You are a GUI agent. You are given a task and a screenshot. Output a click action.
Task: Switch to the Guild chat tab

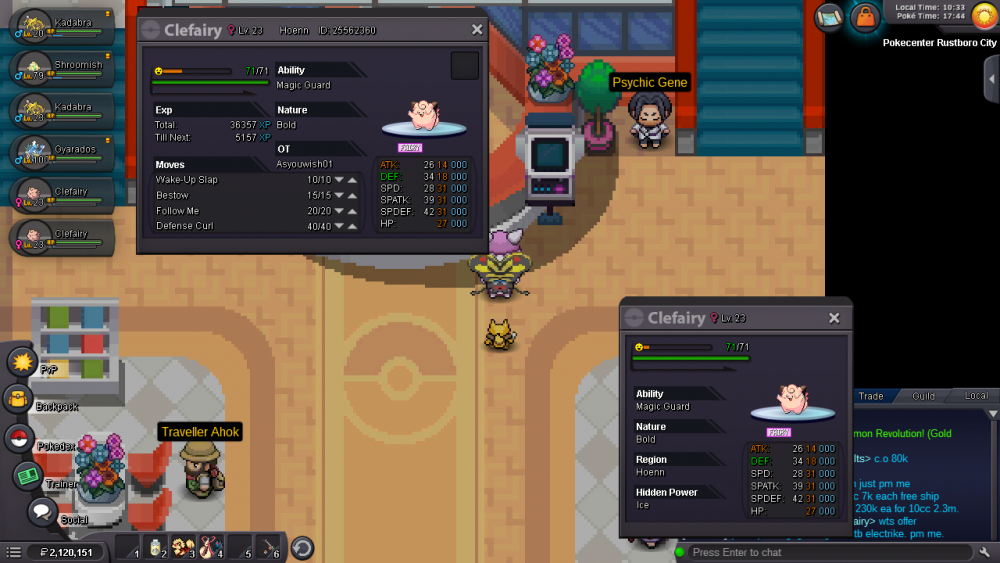click(923, 396)
